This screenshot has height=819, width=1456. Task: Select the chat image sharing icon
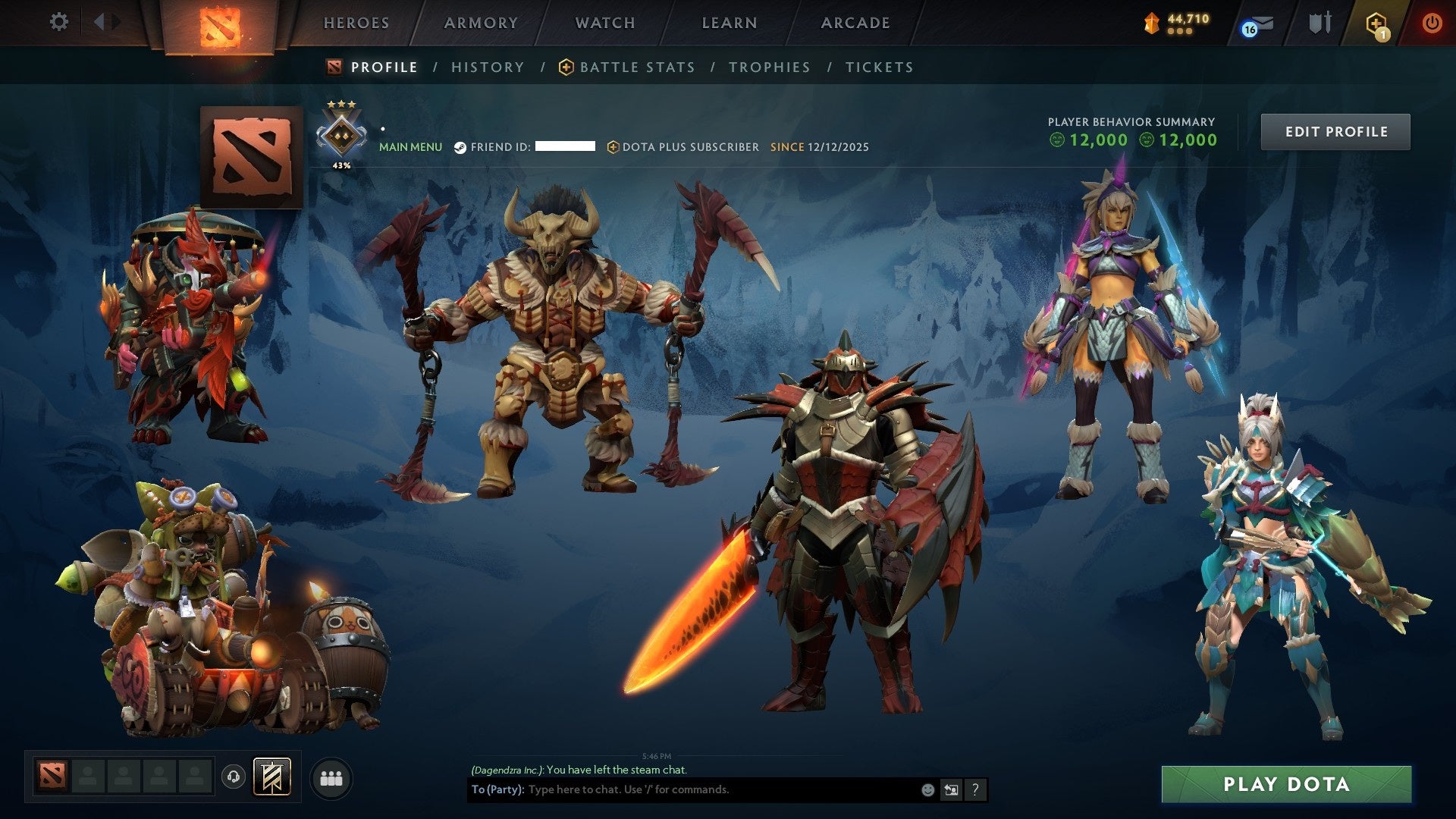click(951, 790)
